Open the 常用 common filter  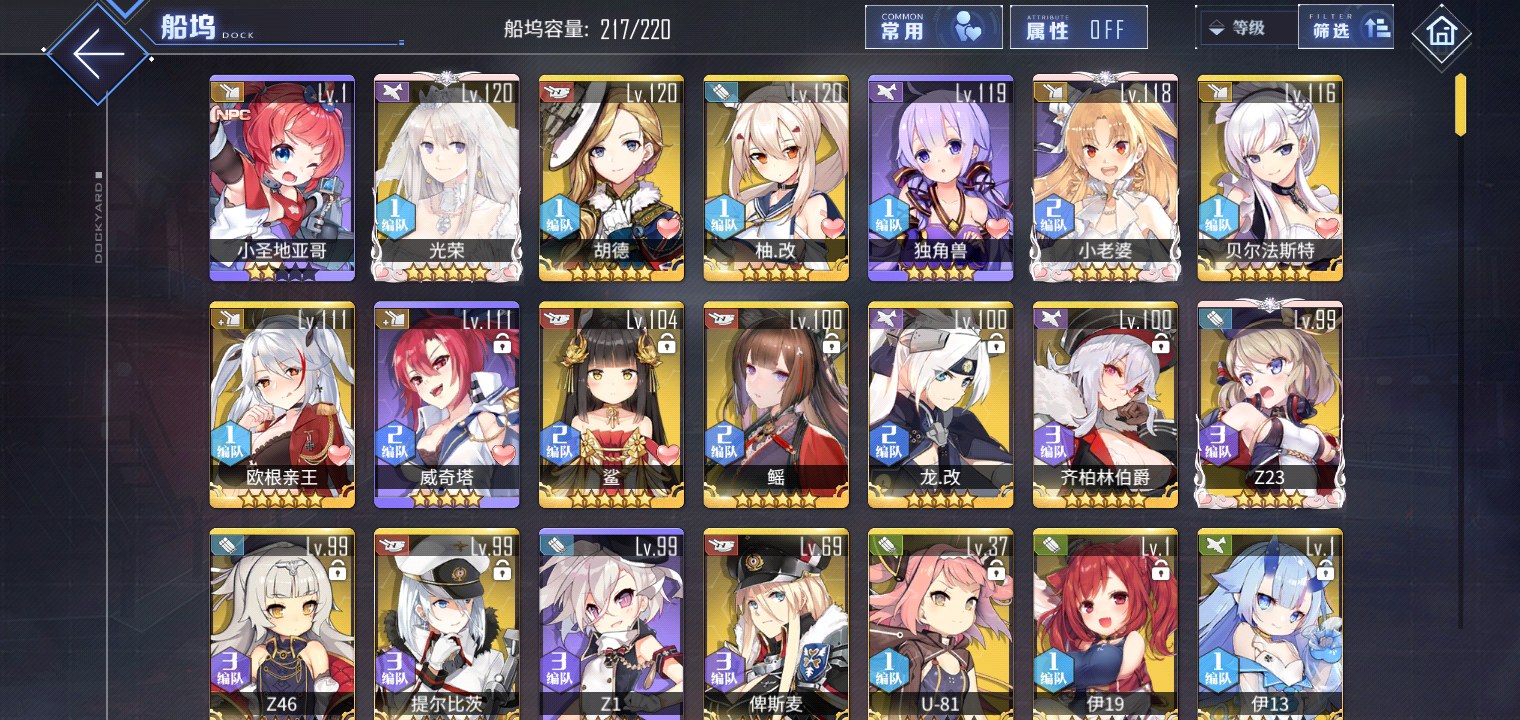(933, 28)
